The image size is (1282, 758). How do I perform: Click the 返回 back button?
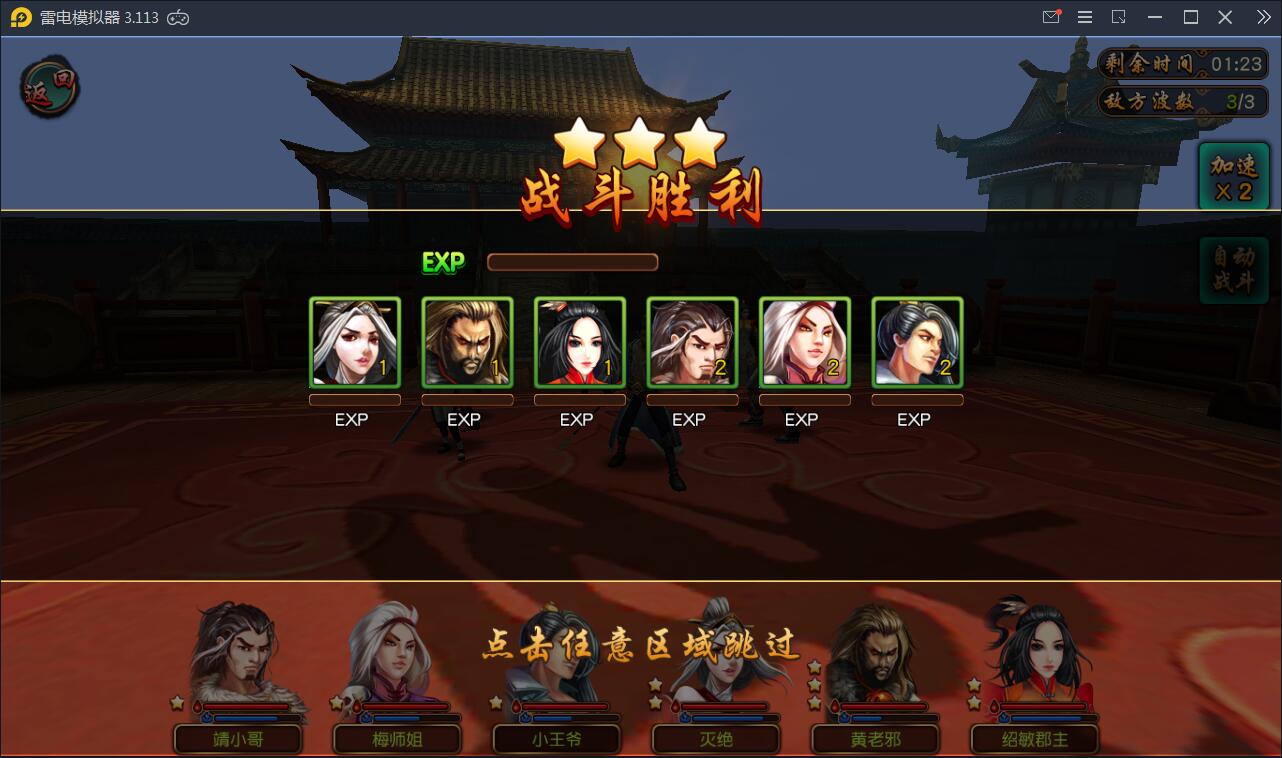click(50, 88)
